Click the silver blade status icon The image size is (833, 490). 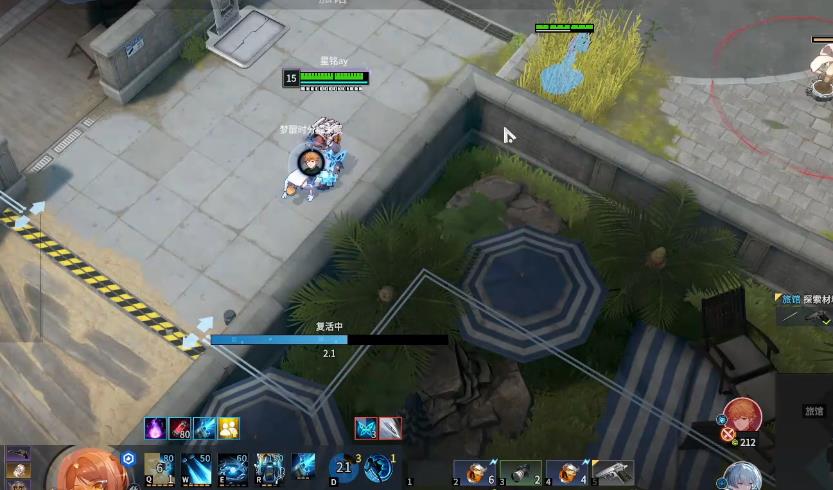click(390, 428)
